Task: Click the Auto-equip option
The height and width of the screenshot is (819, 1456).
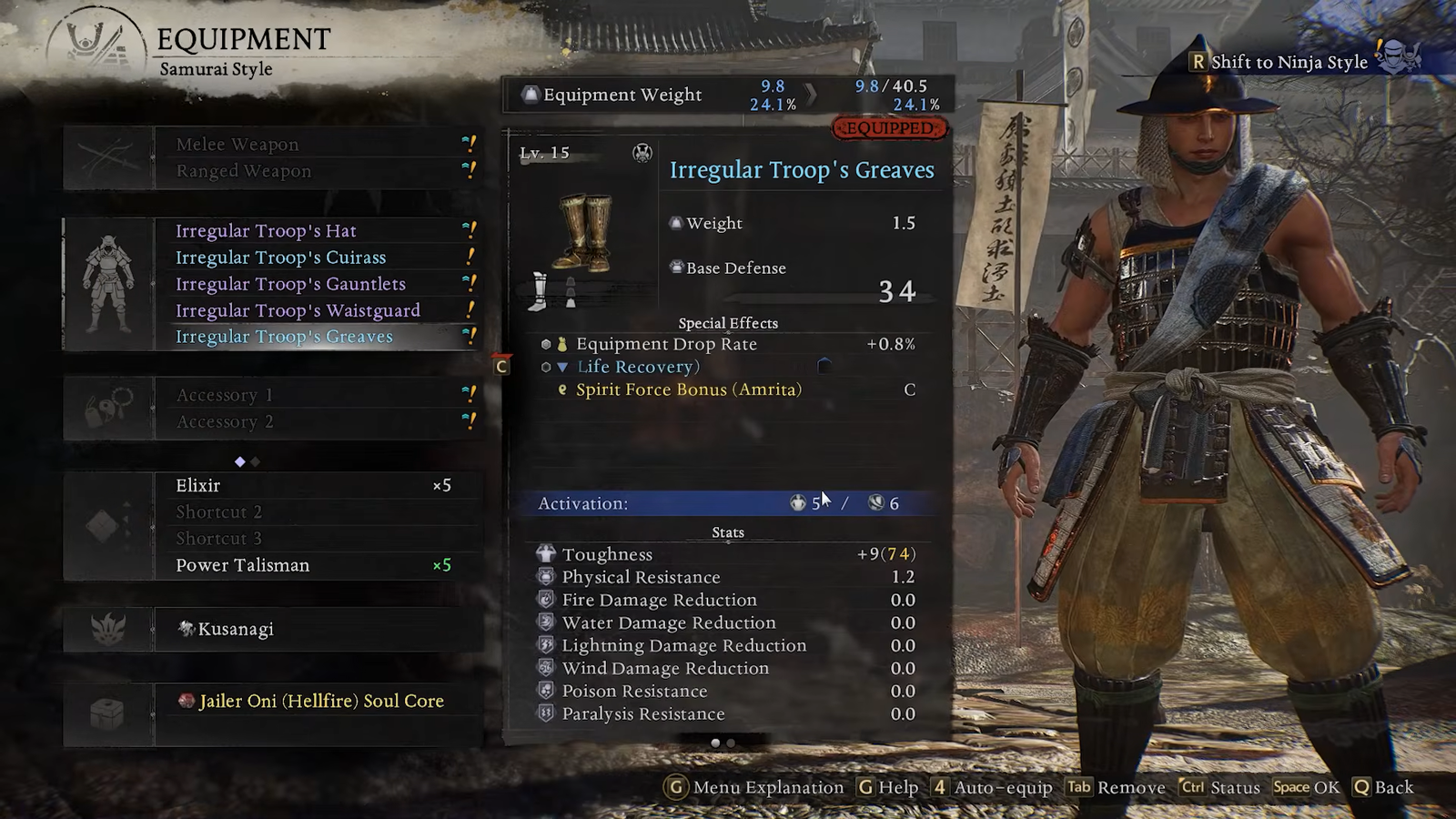Action: [992, 787]
